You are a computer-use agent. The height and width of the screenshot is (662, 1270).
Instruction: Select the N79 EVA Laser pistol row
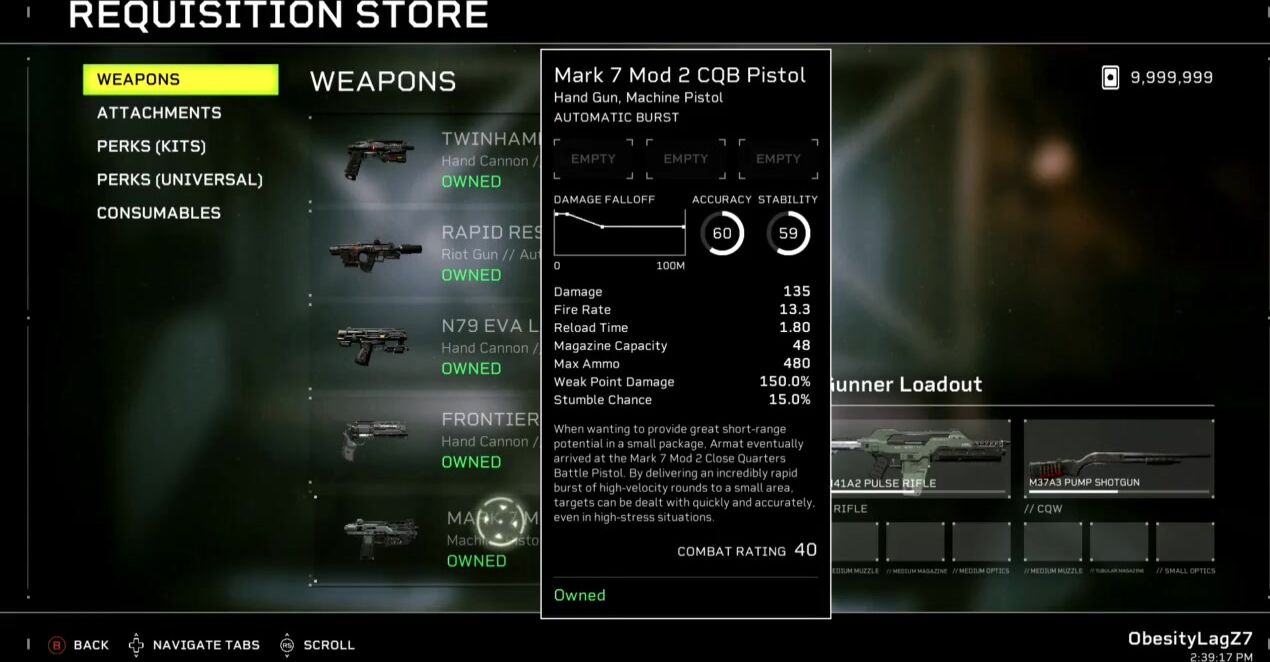coord(430,347)
